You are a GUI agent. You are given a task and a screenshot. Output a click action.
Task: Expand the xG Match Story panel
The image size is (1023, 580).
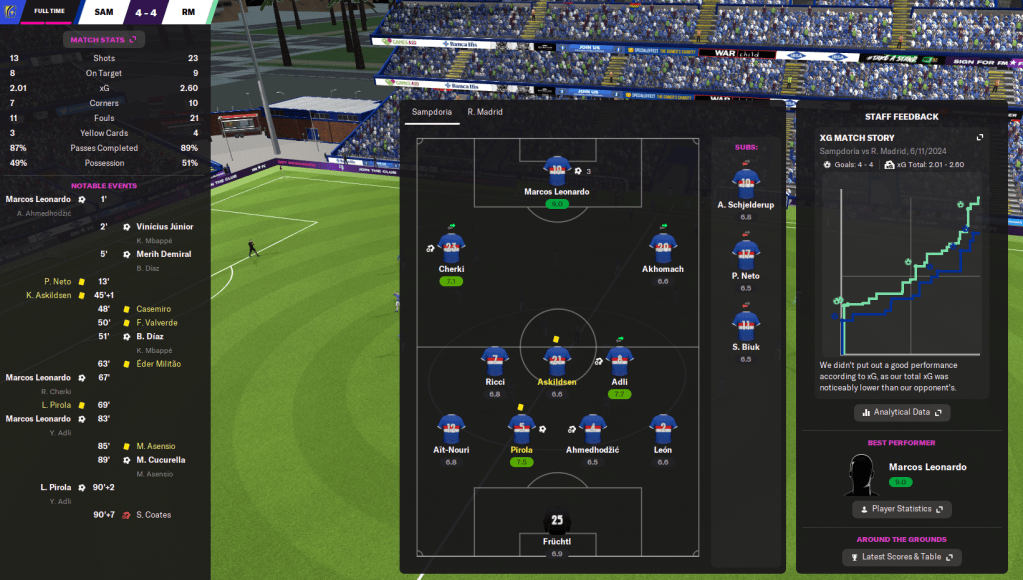click(980, 138)
